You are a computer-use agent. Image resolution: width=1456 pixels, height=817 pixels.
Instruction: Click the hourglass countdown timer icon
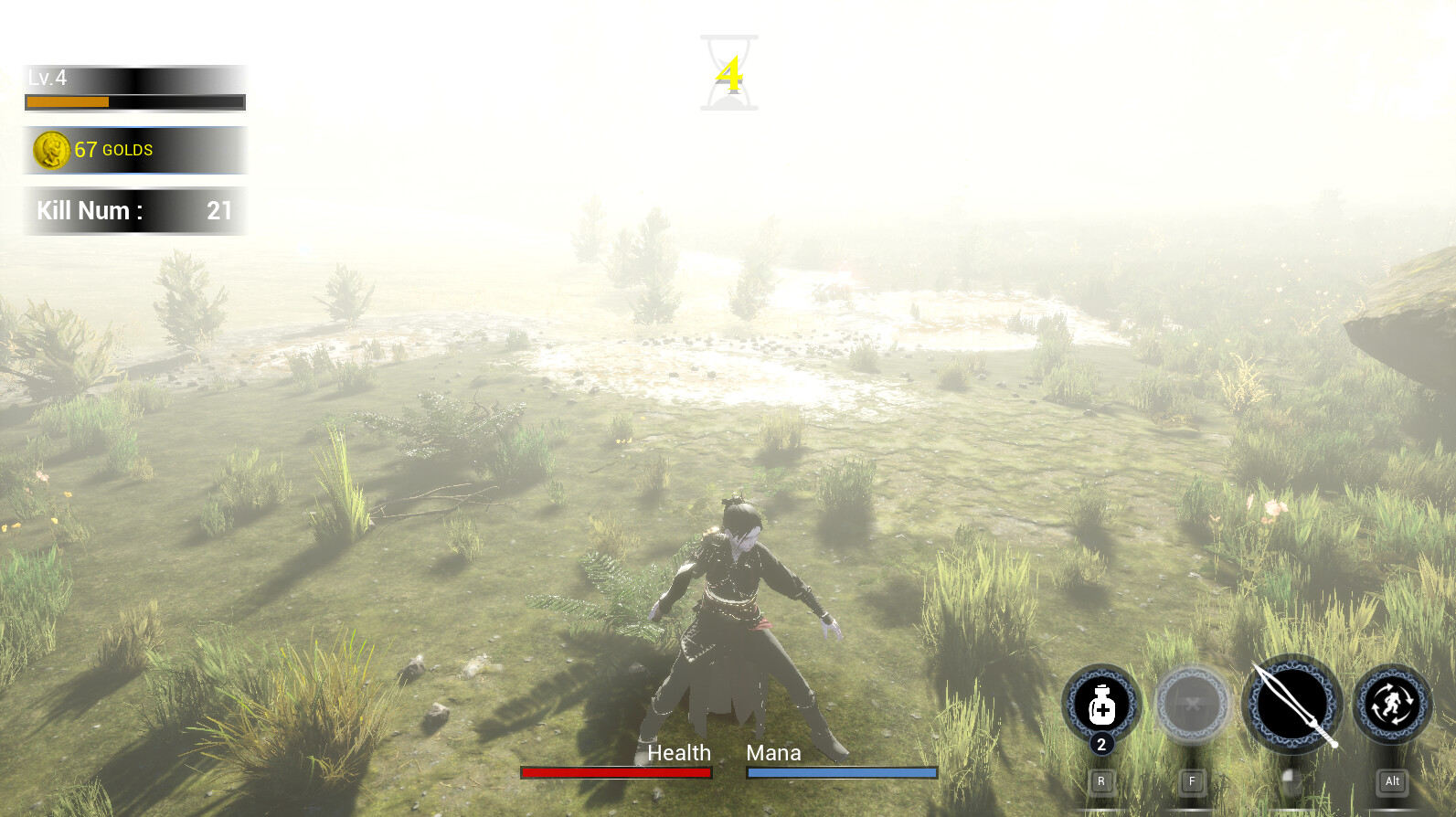point(728,73)
